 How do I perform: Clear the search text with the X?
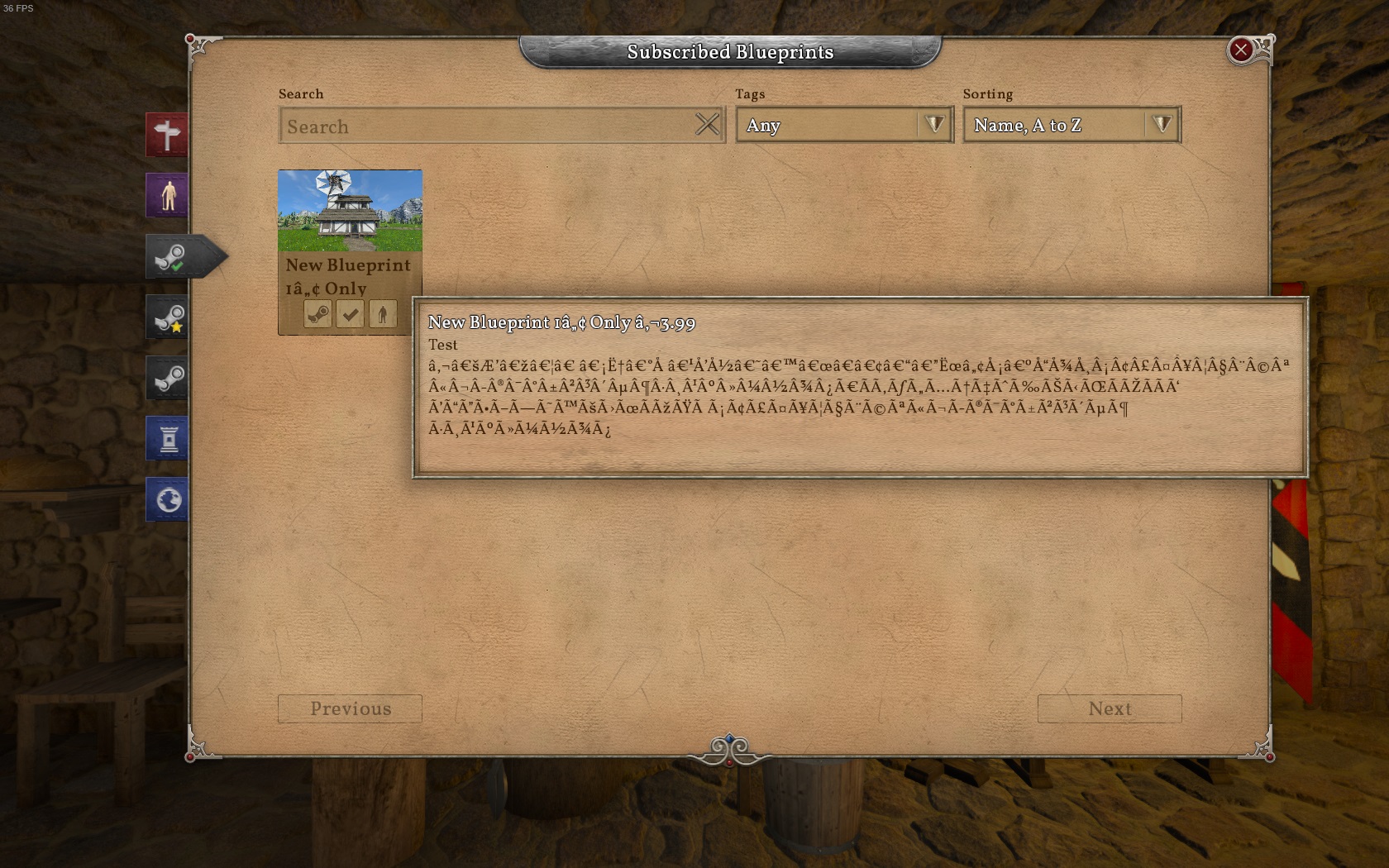point(707,125)
